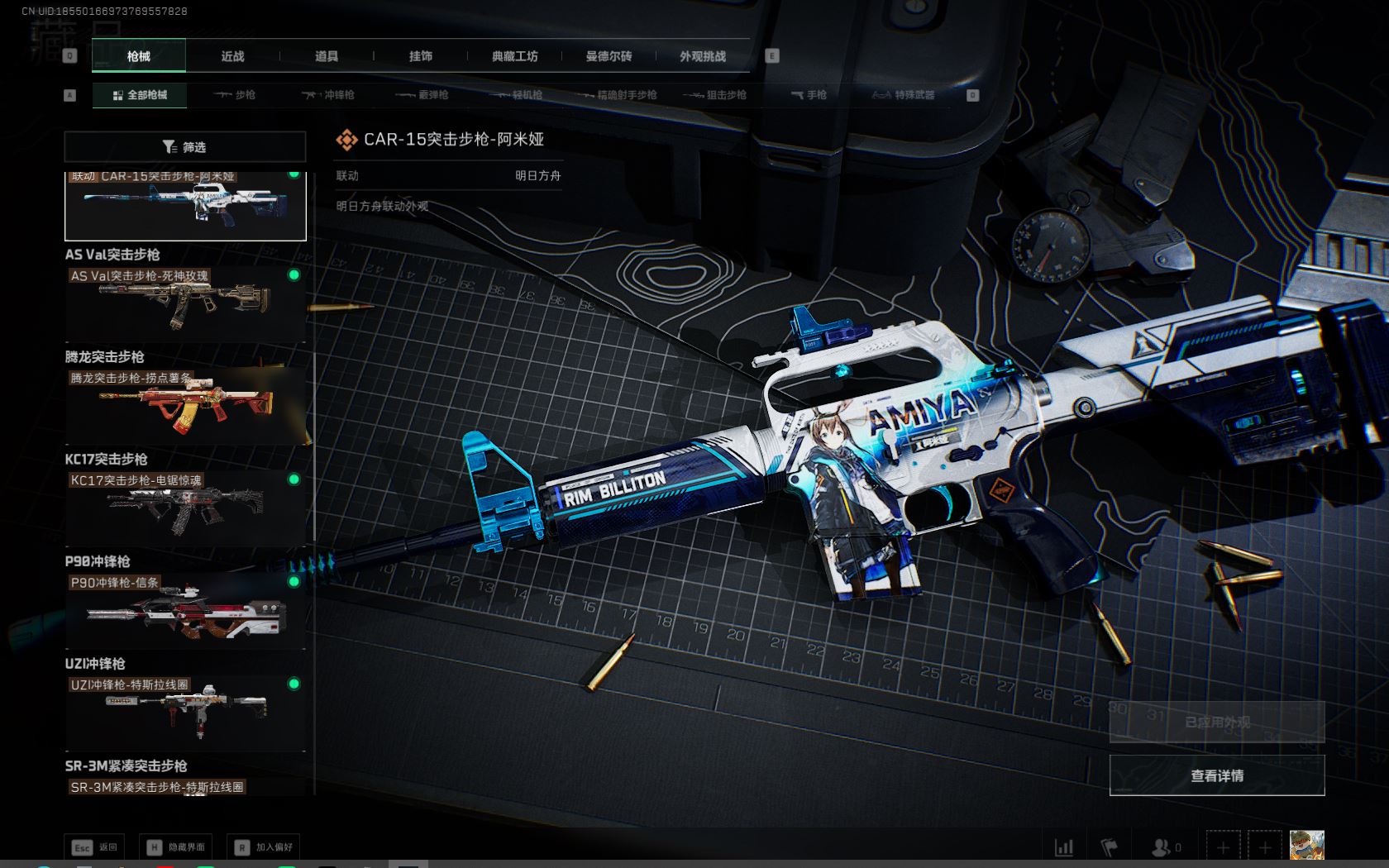Choose the UZI 特斯拉线圈 skin
Viewport: 1389px width, 868px height.
tap(185, 713)
